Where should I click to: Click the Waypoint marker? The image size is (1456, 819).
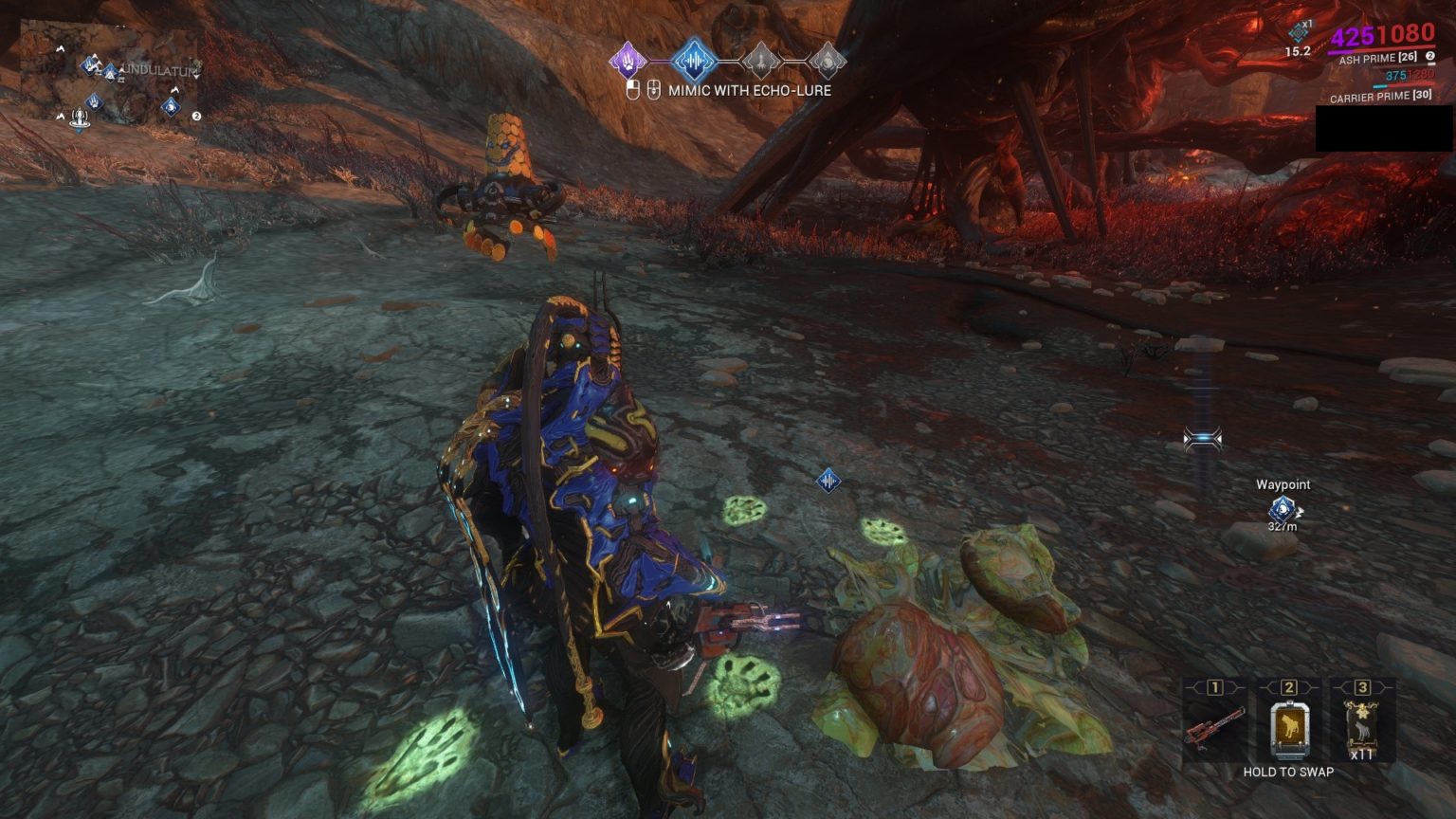pyautogui.click(x=1282, y=508)
